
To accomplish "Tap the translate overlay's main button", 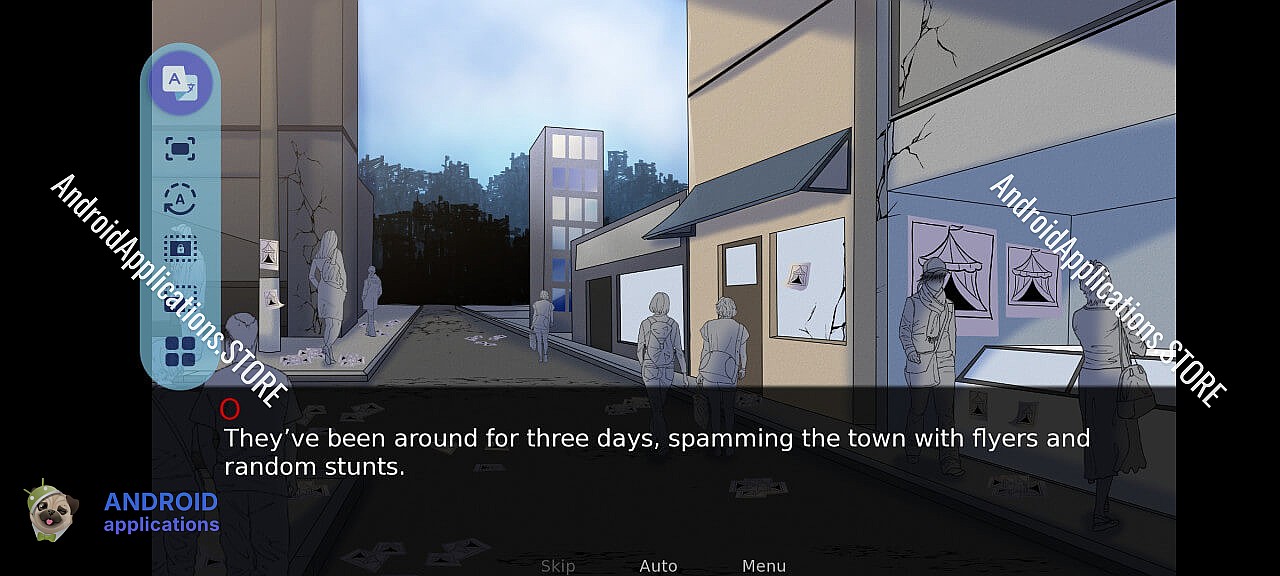I will (181, 82).
